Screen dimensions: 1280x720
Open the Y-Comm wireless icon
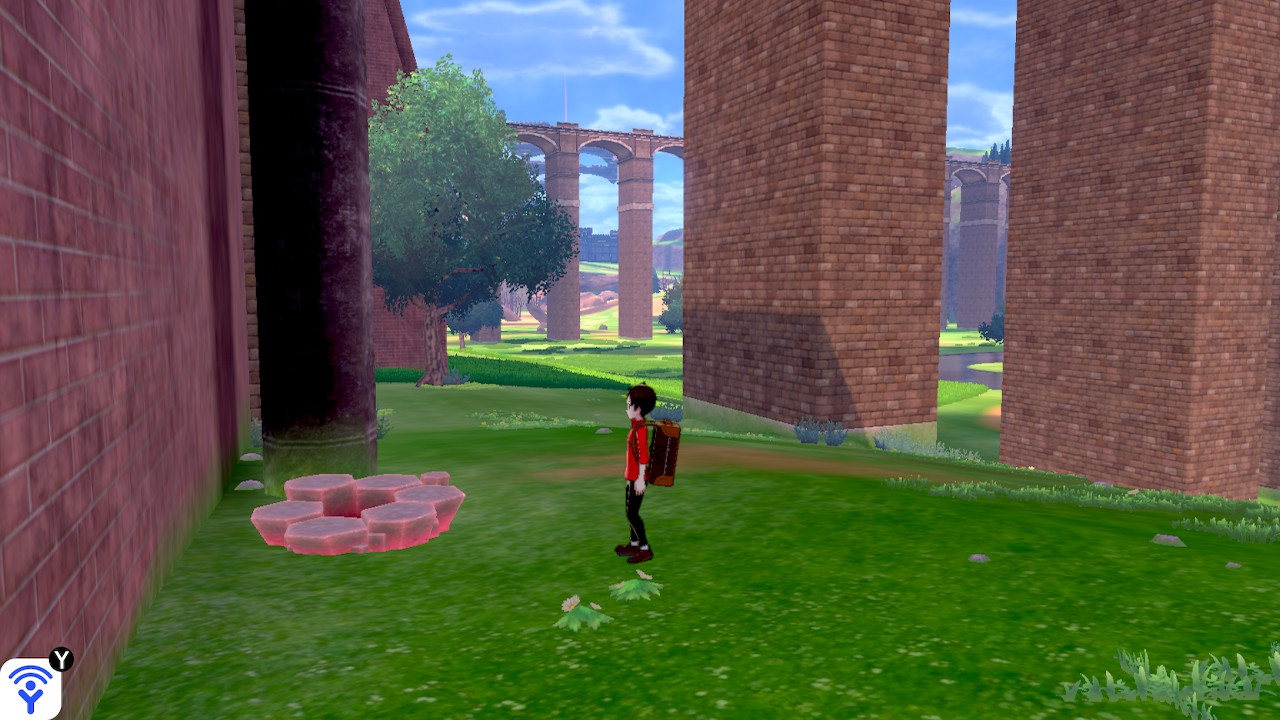(30, 688)
